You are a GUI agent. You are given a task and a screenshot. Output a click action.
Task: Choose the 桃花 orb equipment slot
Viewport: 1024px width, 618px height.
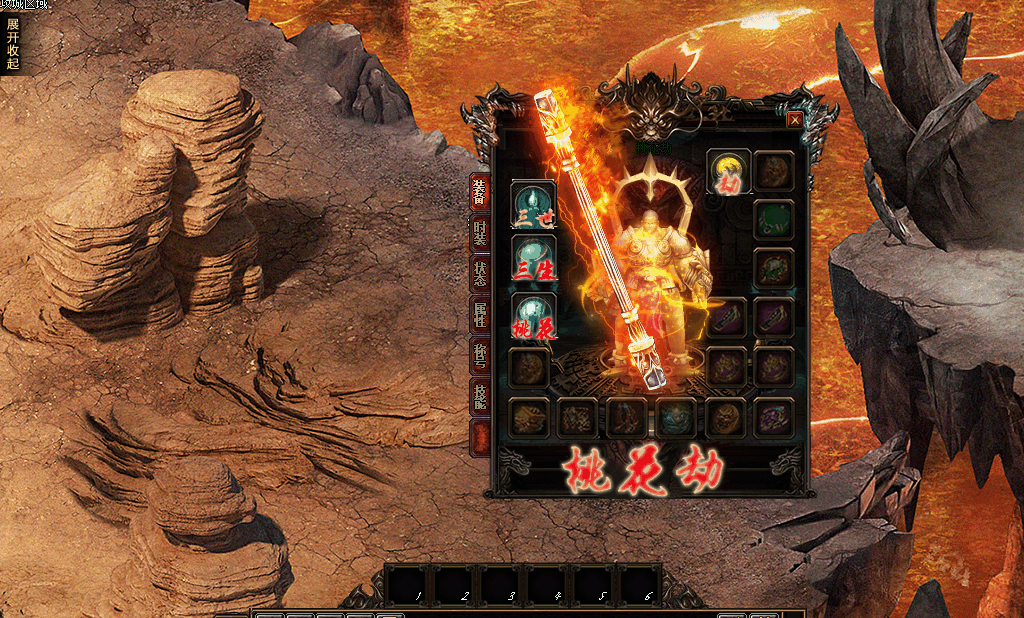[x=532, y=316]
